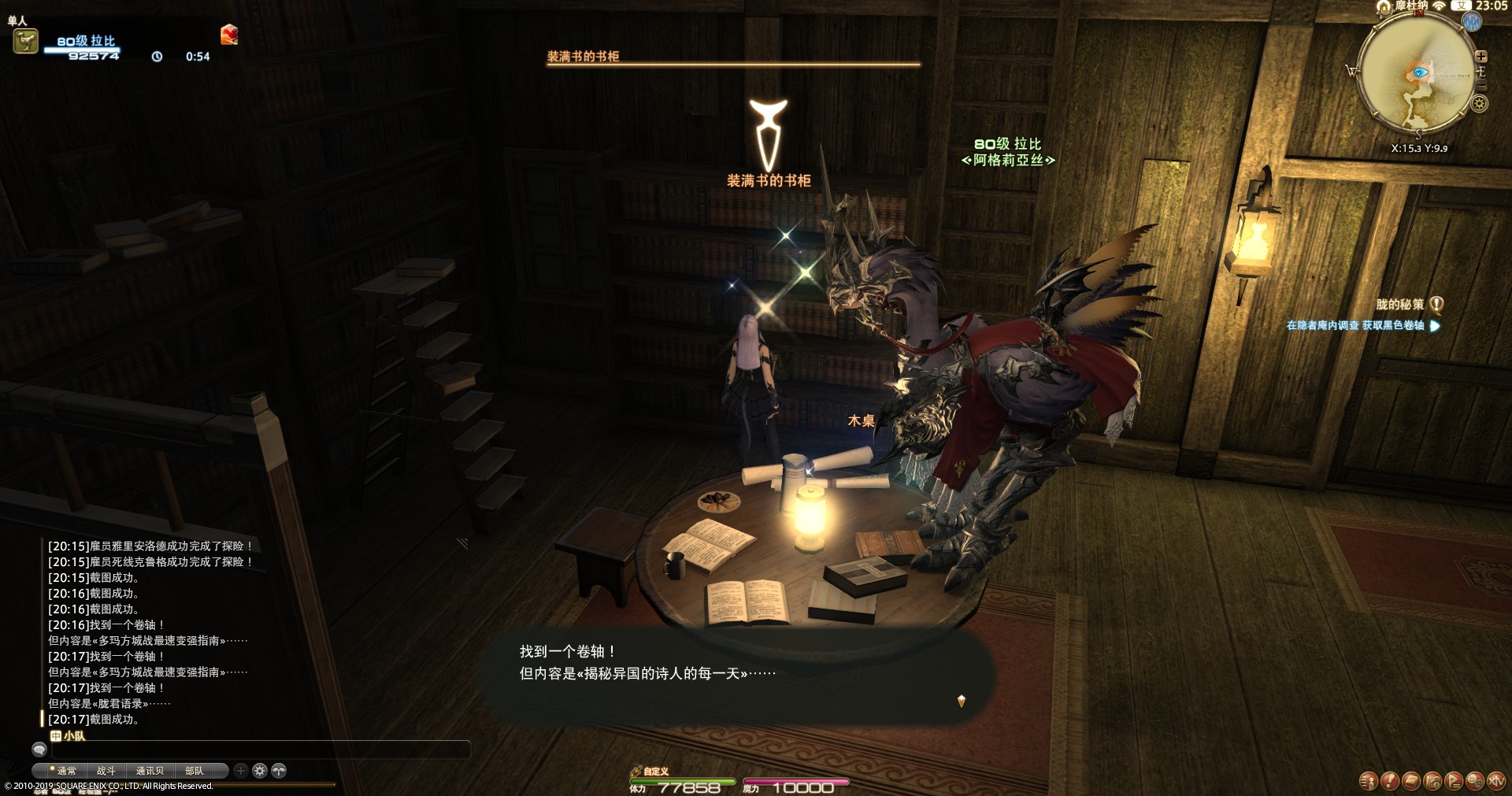The image size is (1512, 796).
Task: Open the XIV System menu icon
Action: click(x=1496, y=781)
